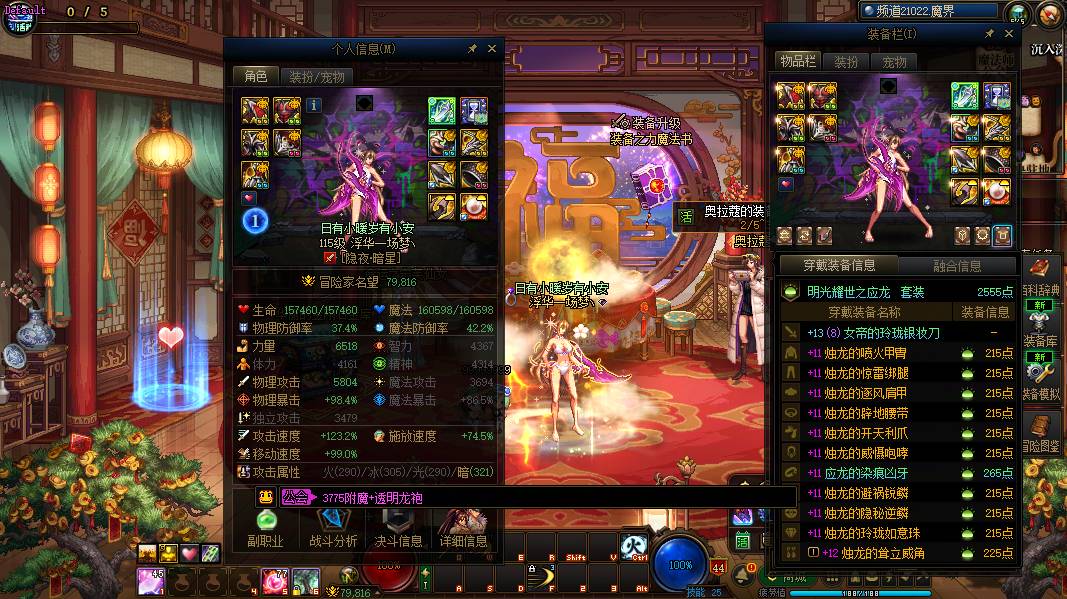The height and width of the screenshot is (599, 1067).
Task: Show 决斗信息 duel information
Action: (x=398, y=529)
